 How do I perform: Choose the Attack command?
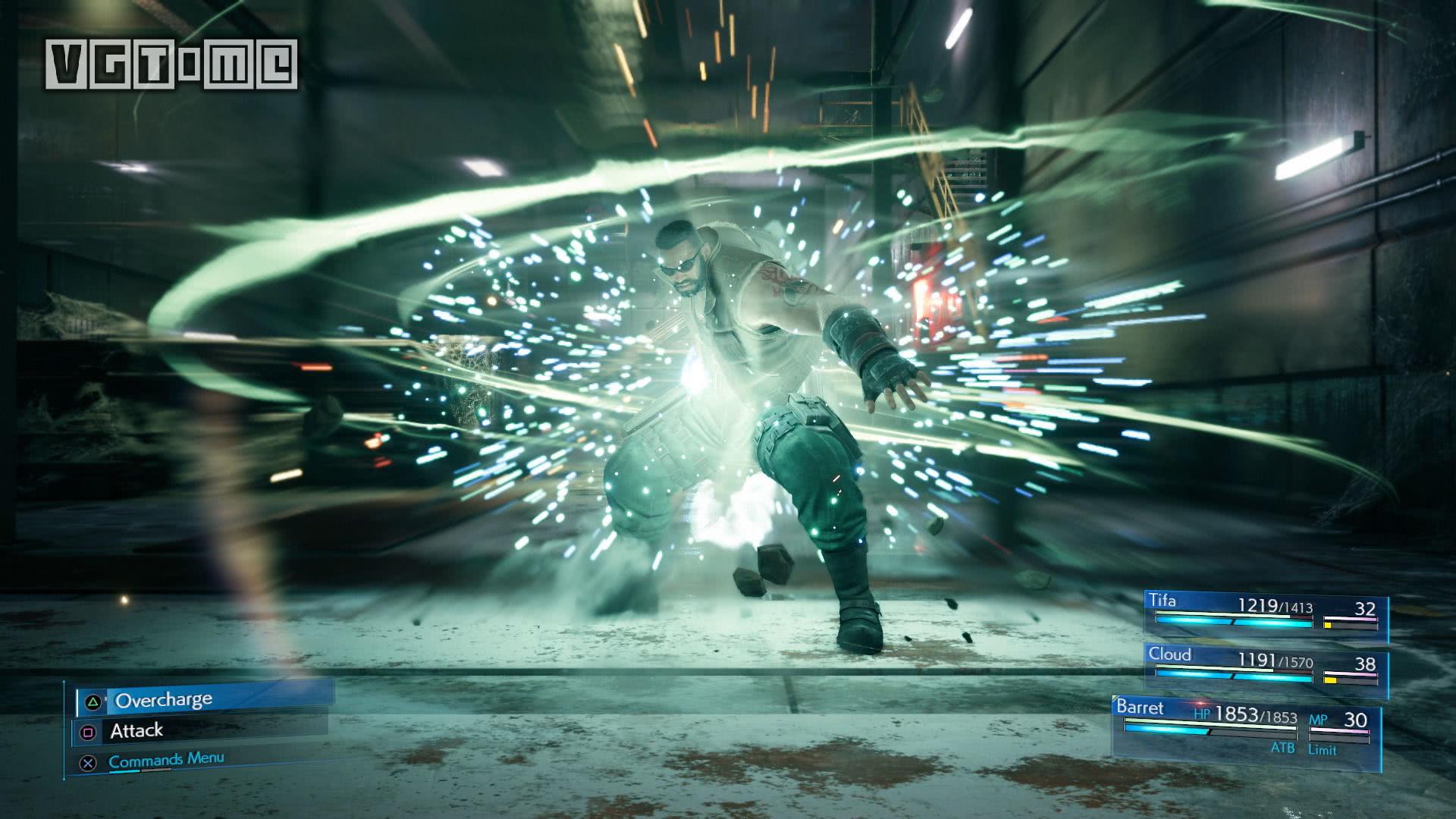201,731
